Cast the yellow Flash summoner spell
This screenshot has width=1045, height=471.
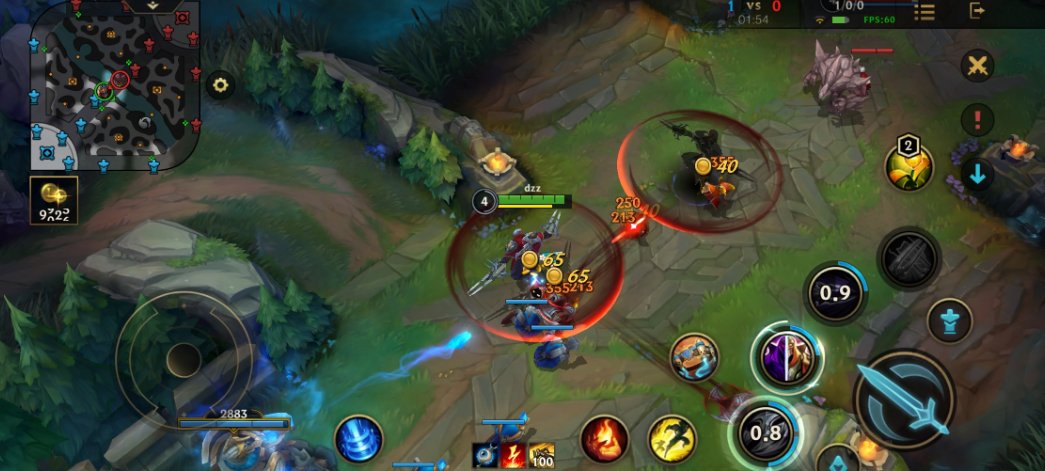672,438
